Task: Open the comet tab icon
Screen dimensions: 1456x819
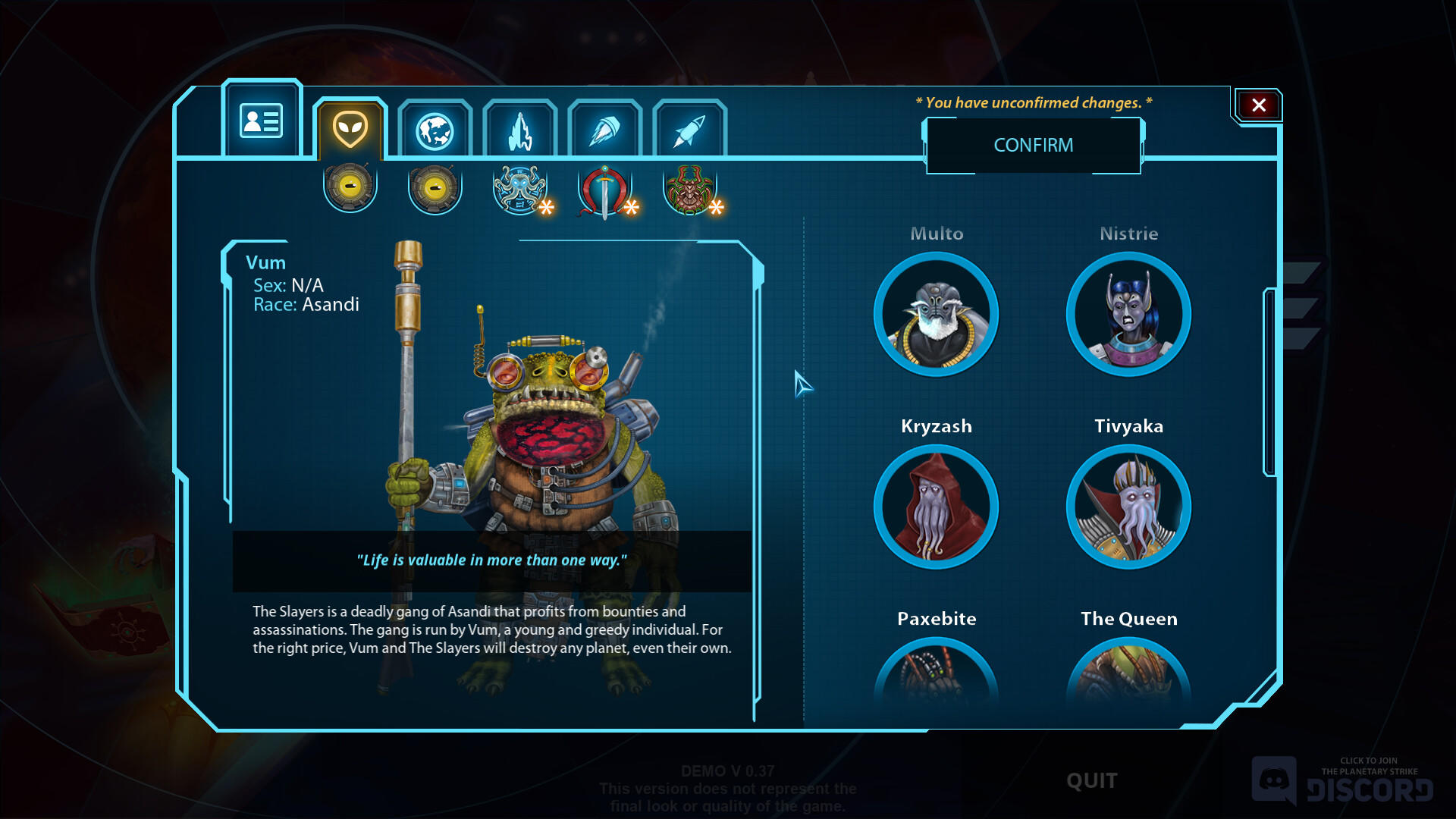Action: pos(605,129)
